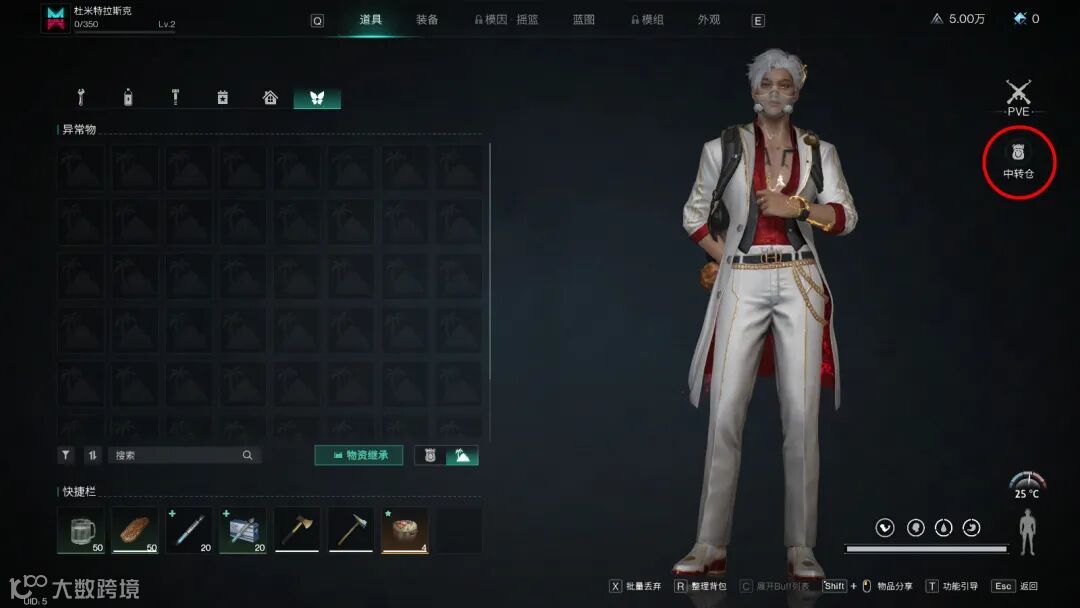Toggle the PVE crossed-swords mode icon

(x=1018, y=95)
